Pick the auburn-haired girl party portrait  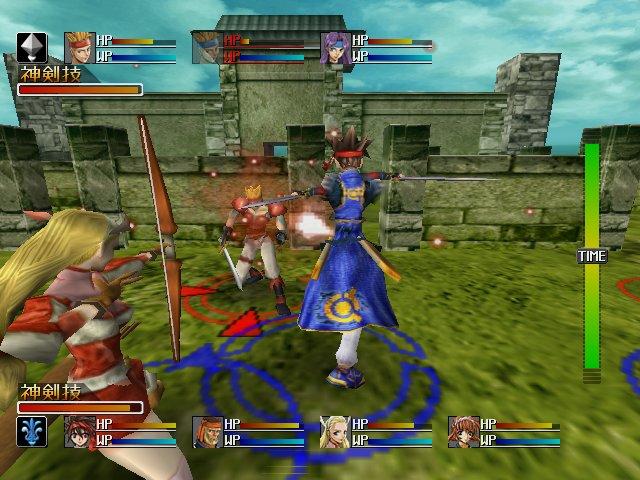click(x=463, y=431)
